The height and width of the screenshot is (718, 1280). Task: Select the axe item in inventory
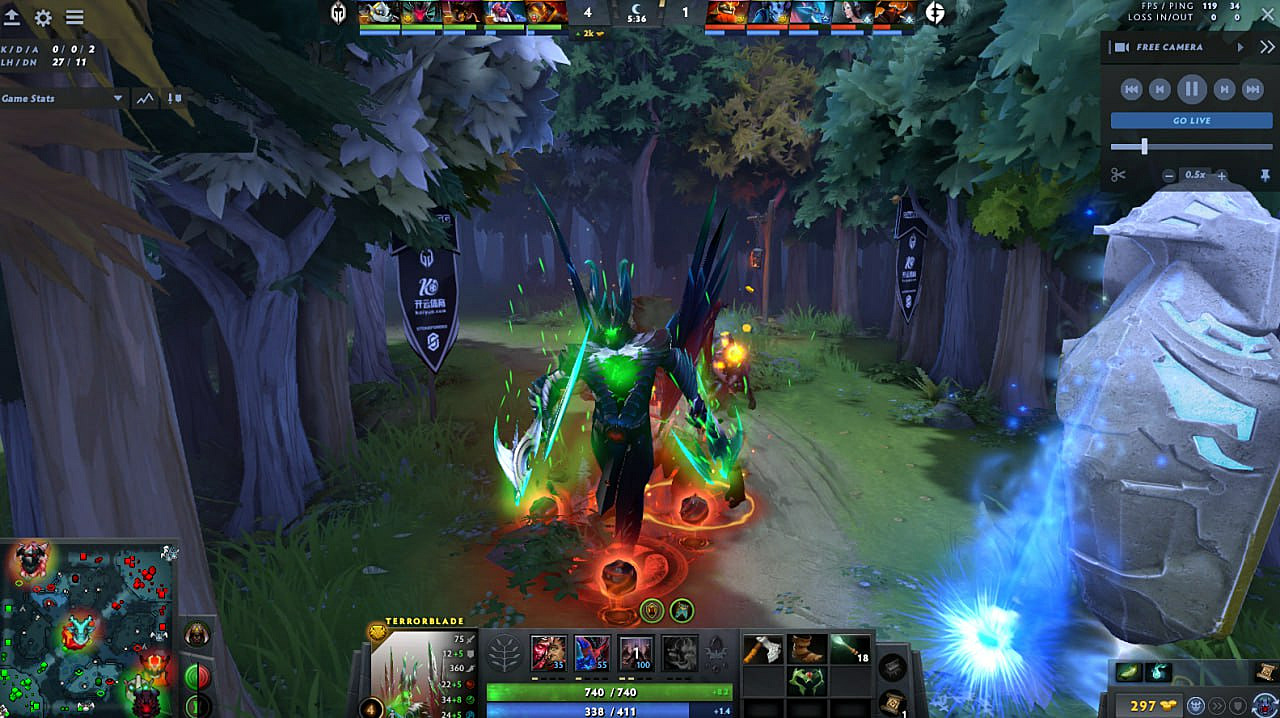[x=762, y=650]
